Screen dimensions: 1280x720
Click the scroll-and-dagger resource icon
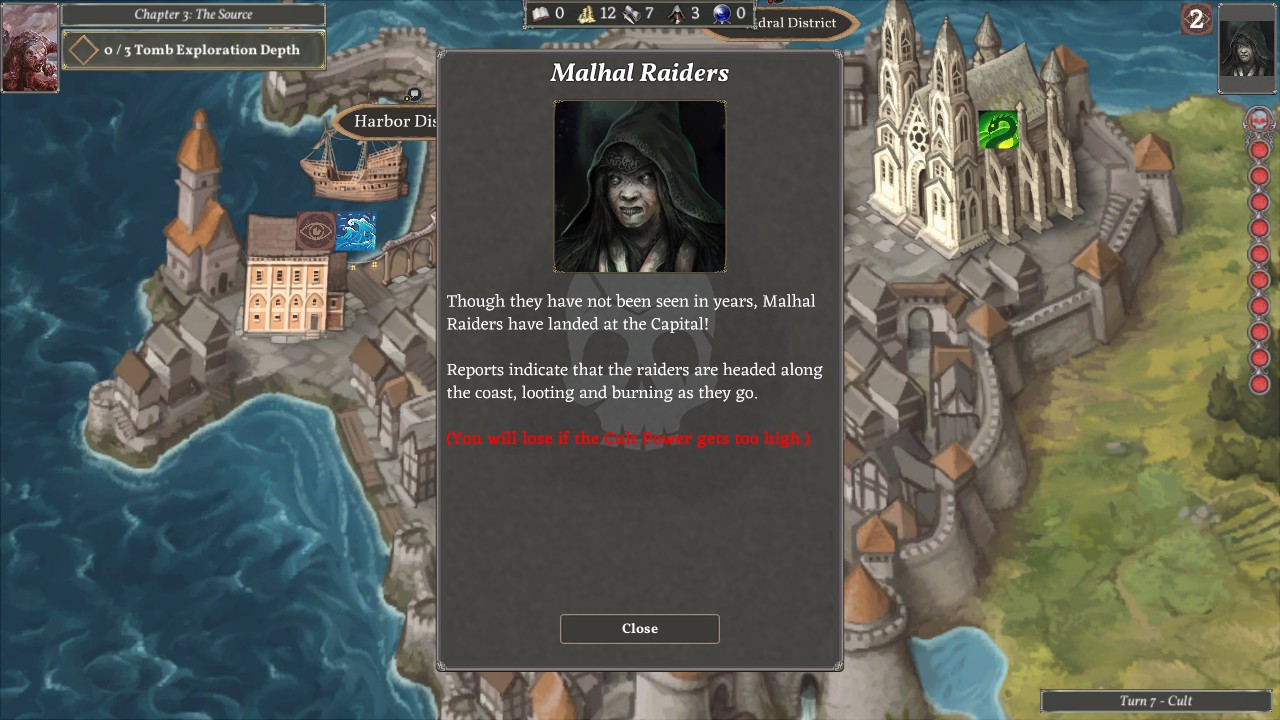(x=630, y=13)
